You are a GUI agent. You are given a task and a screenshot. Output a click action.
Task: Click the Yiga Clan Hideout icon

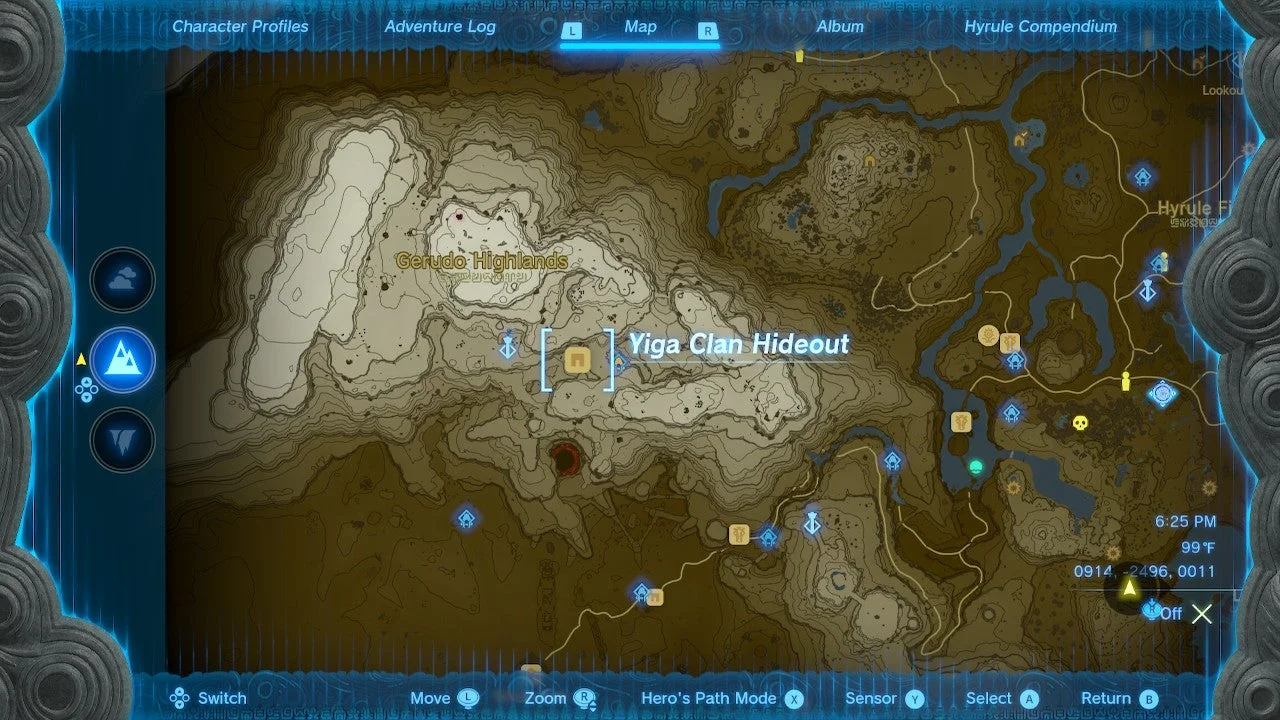(575, 360)
